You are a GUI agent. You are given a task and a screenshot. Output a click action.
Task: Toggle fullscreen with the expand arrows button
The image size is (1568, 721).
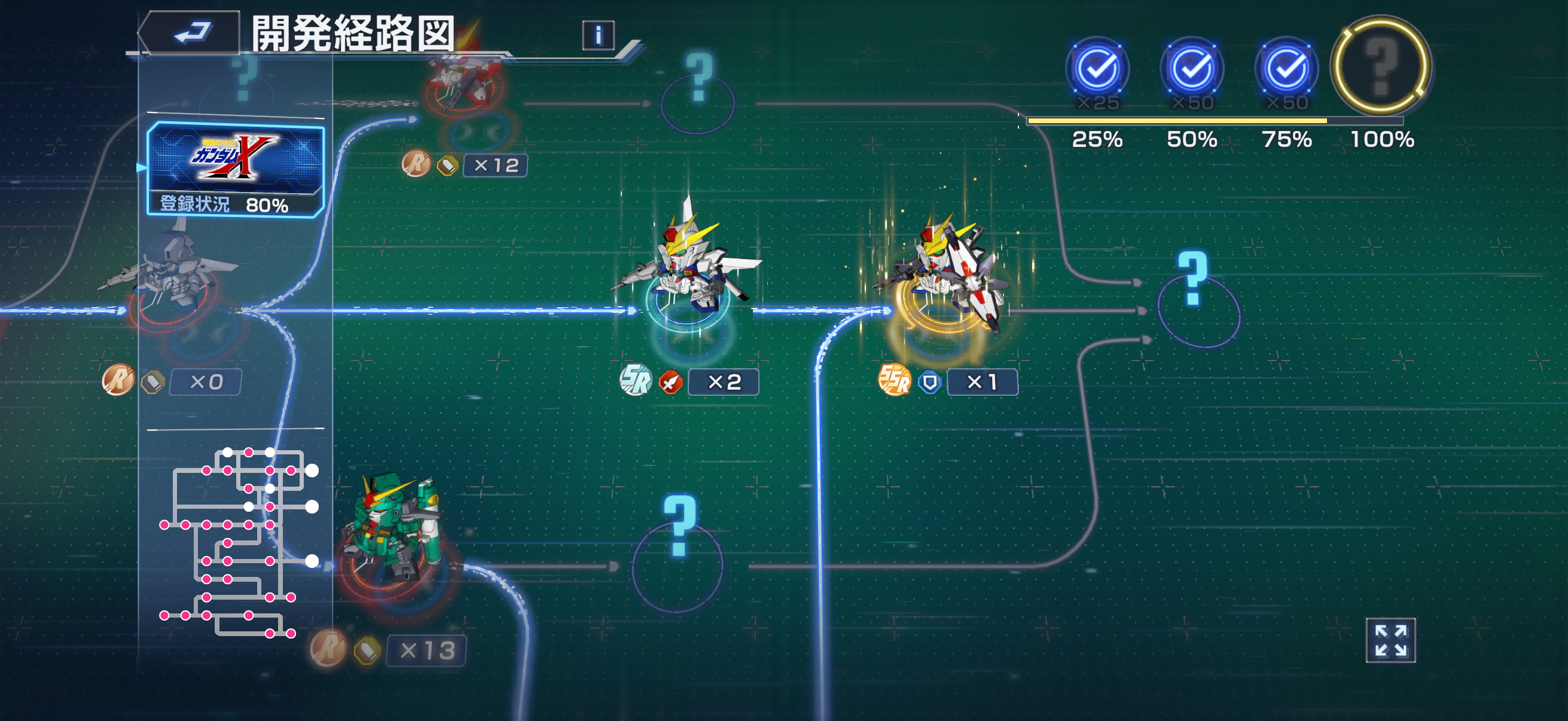tap(1390, 640)
